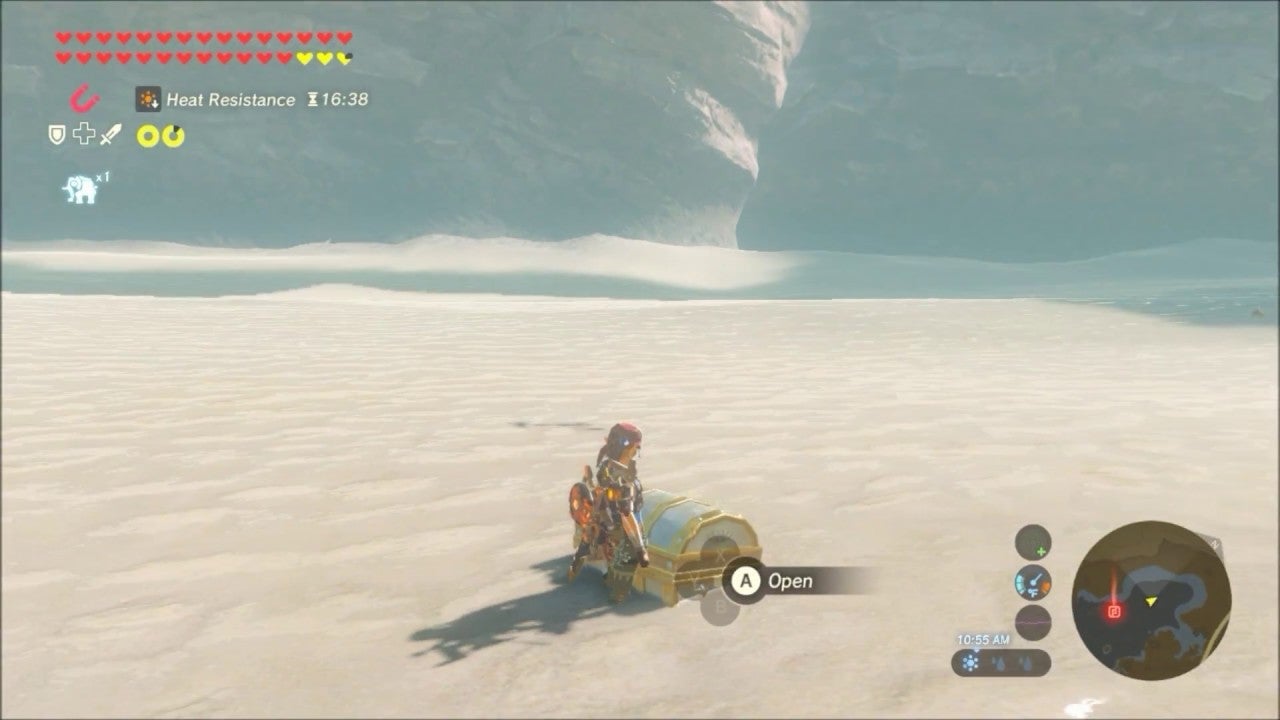The height and width of the screenshot is (720, 1280).
Task: Click the Sheikah Sensor circle with green plus
Action: (1033, 542)
